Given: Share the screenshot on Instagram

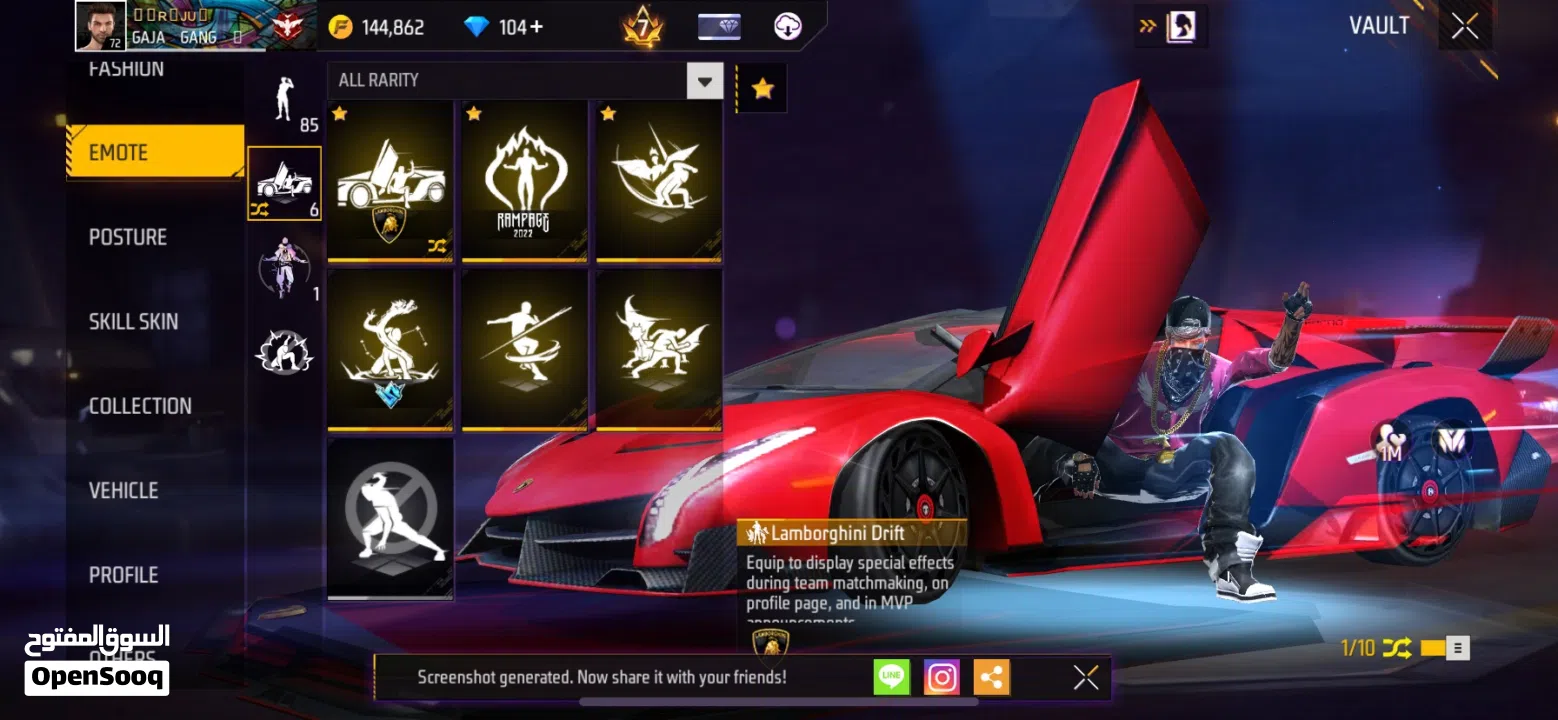Looking at the screenshot, I should 941,677.
